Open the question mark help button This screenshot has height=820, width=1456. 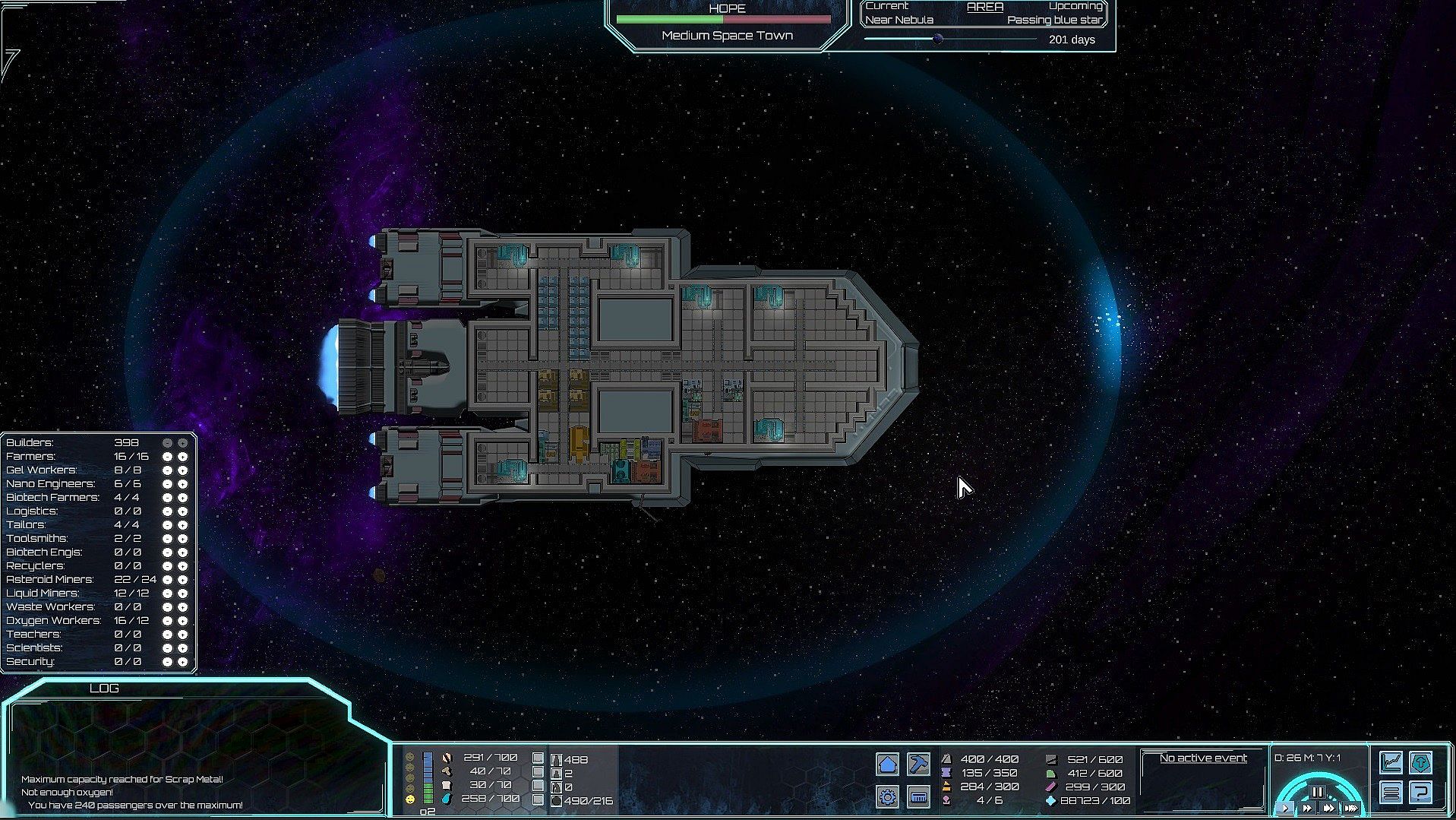click(x=1421, y=793)
